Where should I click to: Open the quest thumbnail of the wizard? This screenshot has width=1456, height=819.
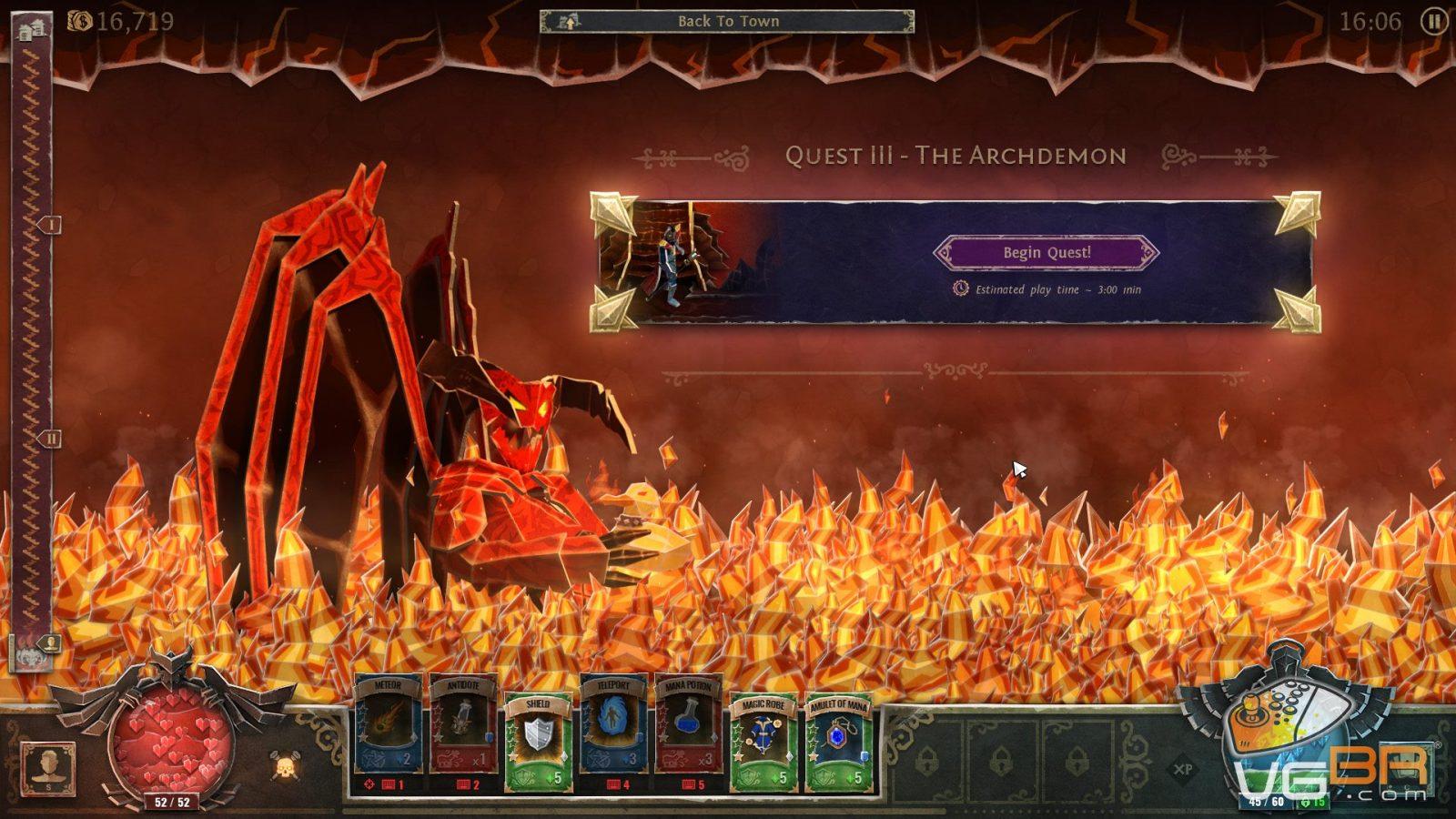(x=673, y=259)
